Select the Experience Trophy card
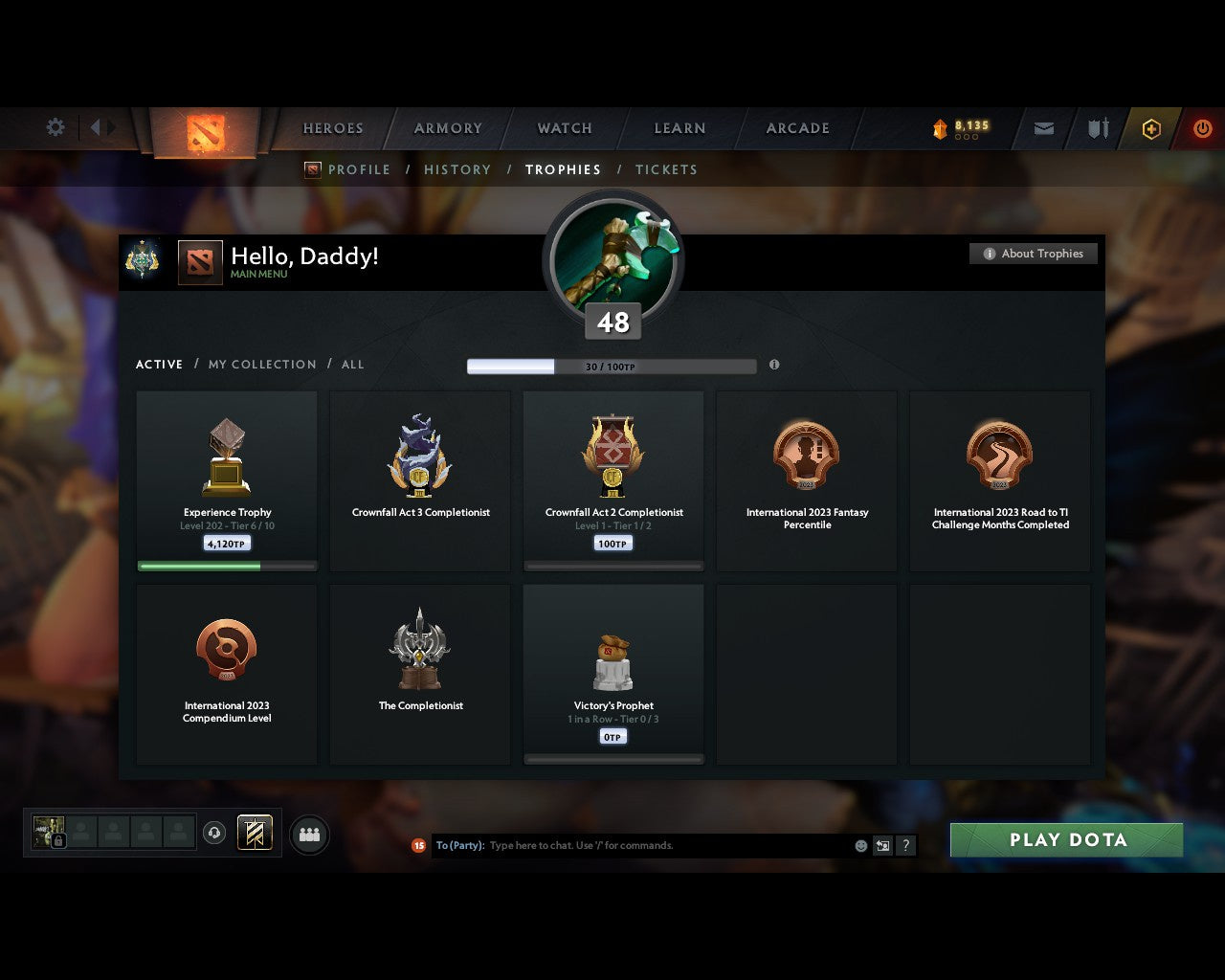The image size is (1225, 980). (227, 479)
